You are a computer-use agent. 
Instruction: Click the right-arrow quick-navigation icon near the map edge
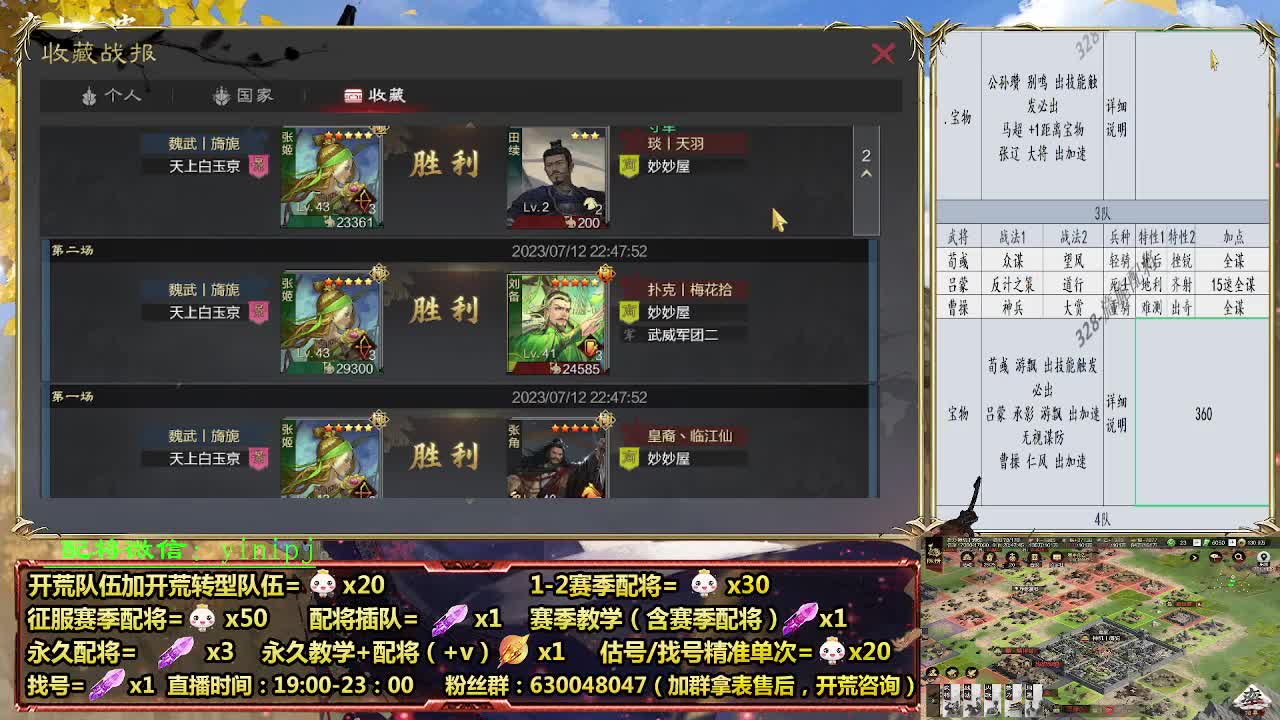click(1194, 557)
